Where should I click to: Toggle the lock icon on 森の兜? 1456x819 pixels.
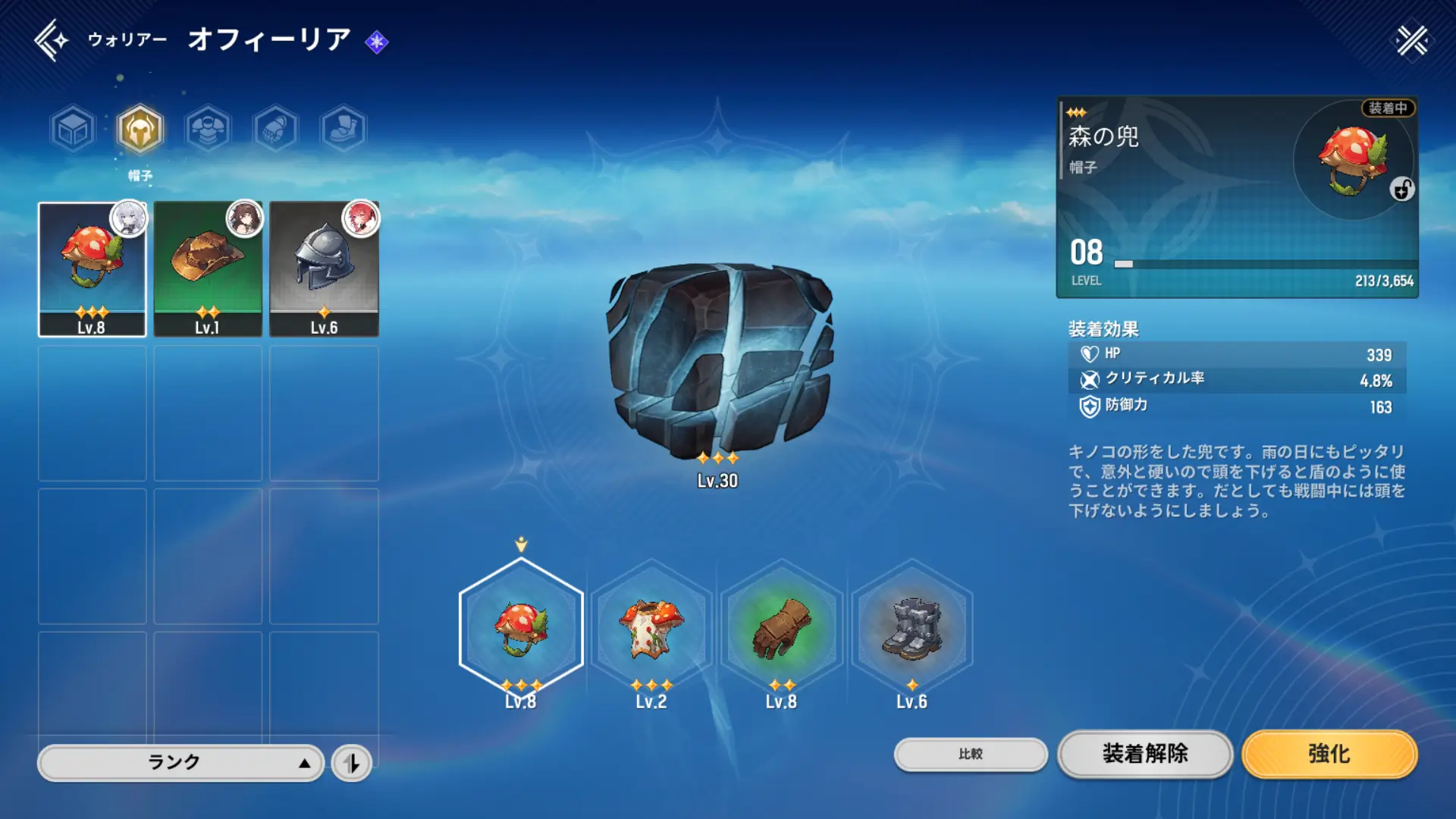1402,189
